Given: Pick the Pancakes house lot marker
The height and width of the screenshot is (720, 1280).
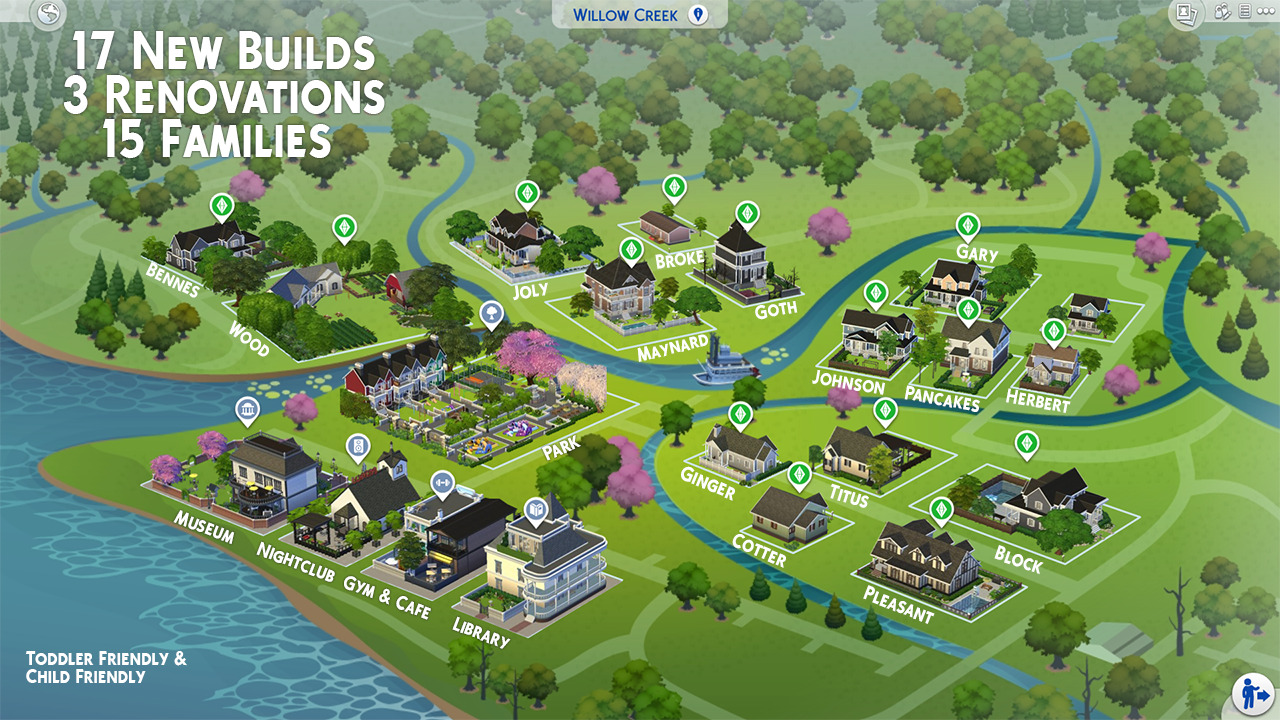Looking at the screenshot, I should 968,310.
